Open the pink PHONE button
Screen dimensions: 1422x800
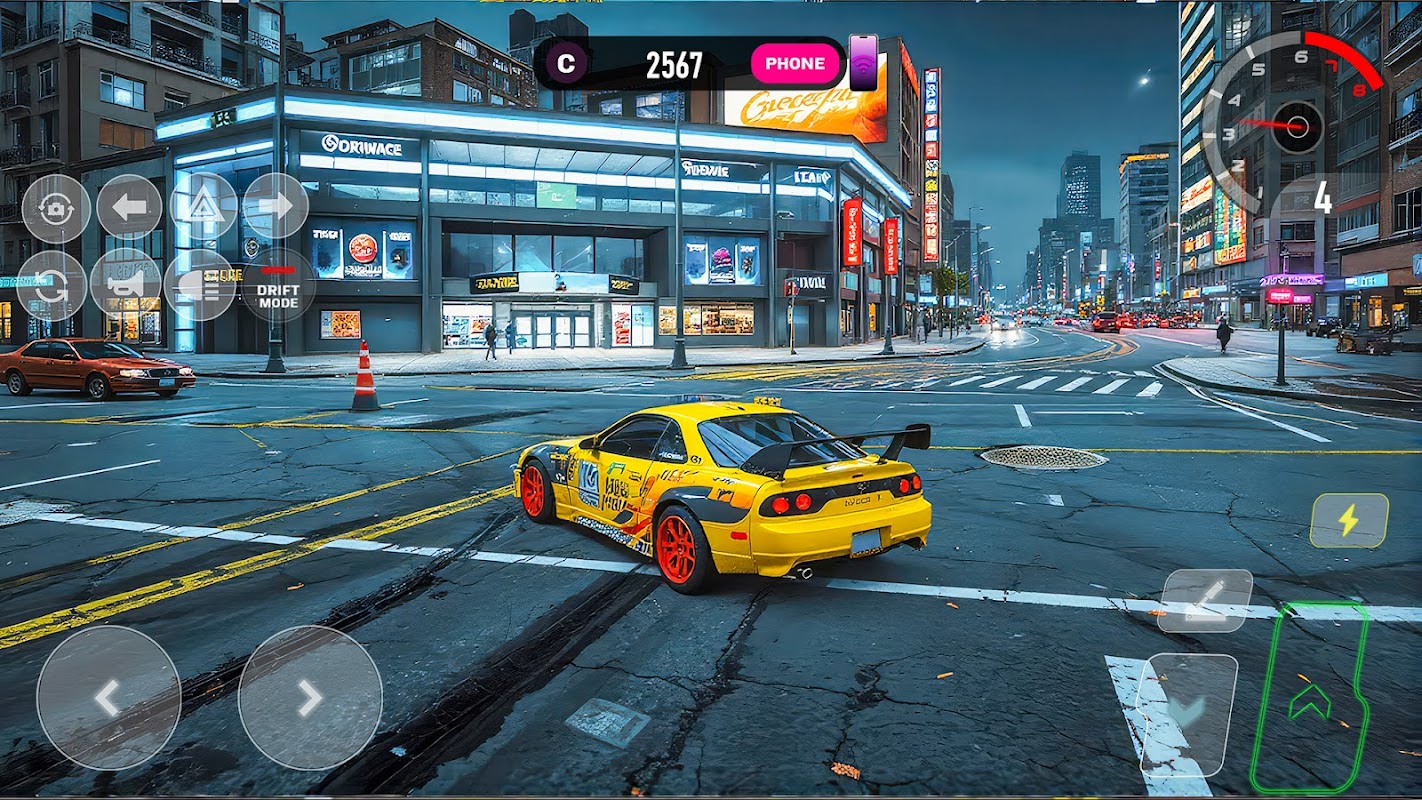coord(795,63)
